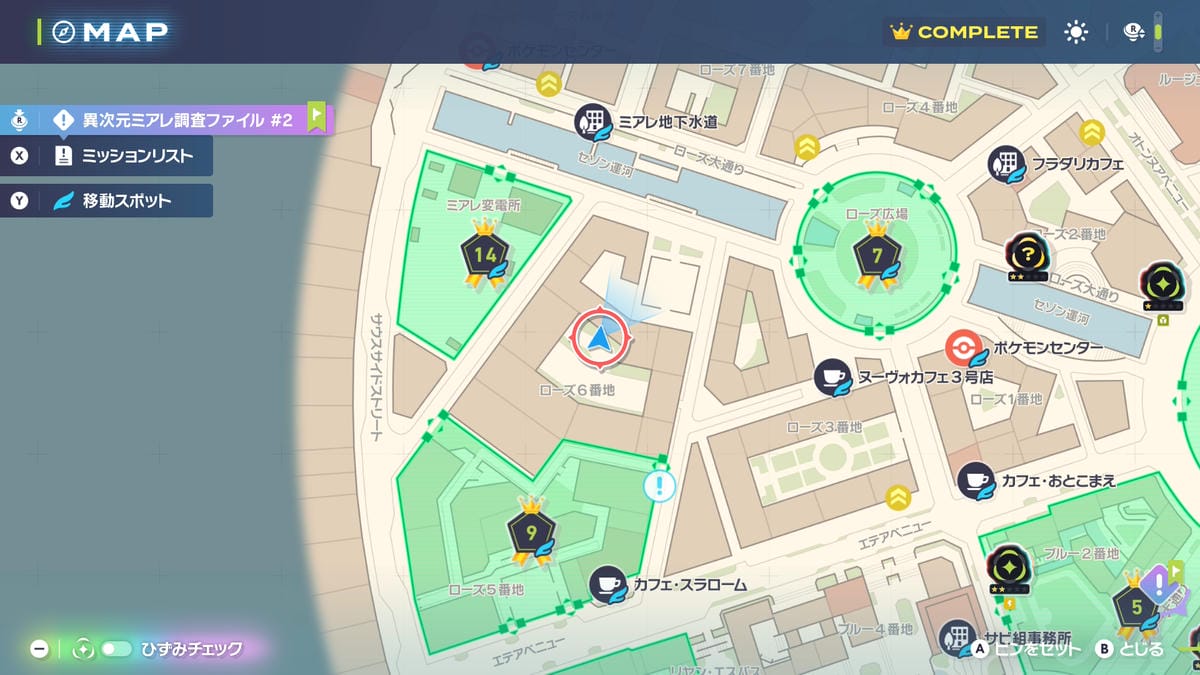
Task: Click the player location arrow marker
Action: coord(600,339)
